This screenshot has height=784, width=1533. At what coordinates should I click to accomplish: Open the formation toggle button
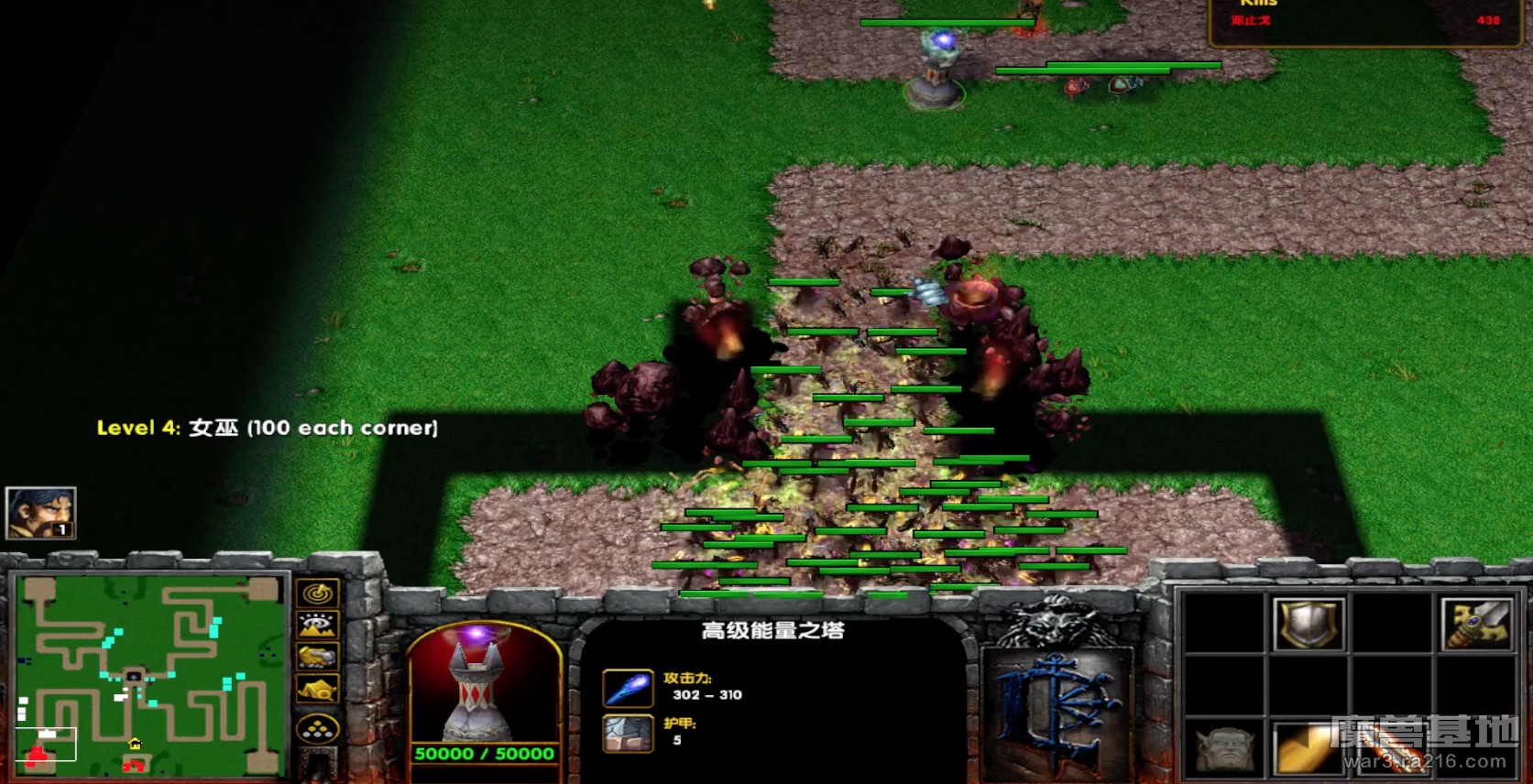pyautogui.click(x=318, y=730)
